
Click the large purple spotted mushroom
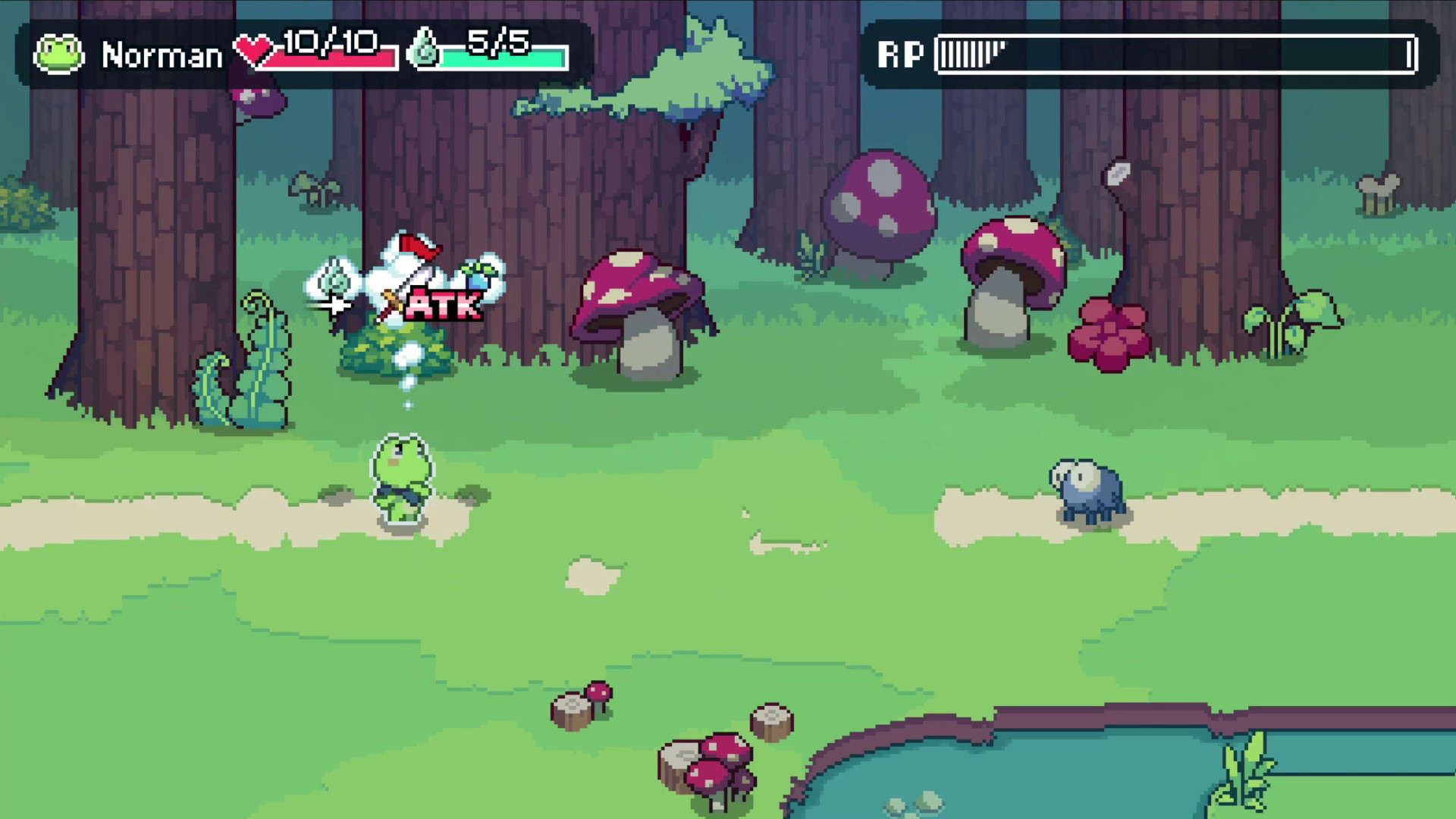pos(880,205)
